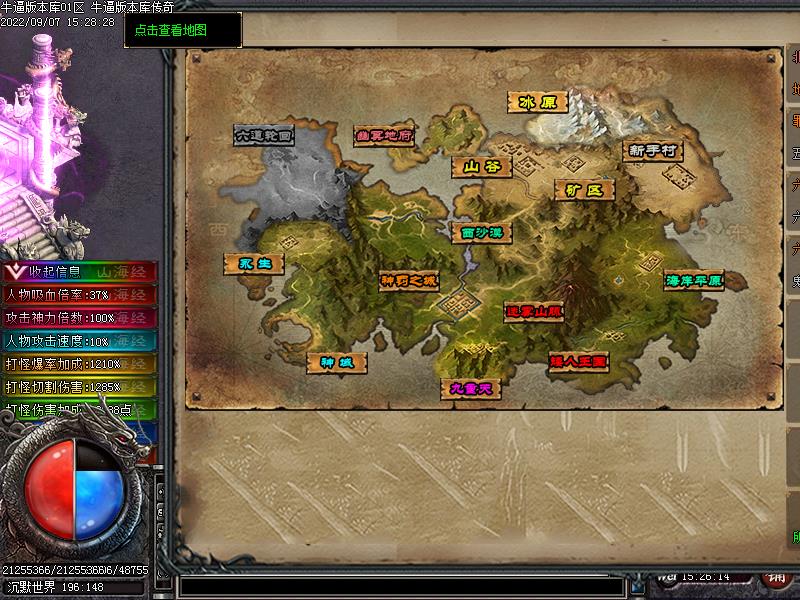Screen dimensions: 800x600
Task: Select 神域 on the world map
Action: point(336,362)
